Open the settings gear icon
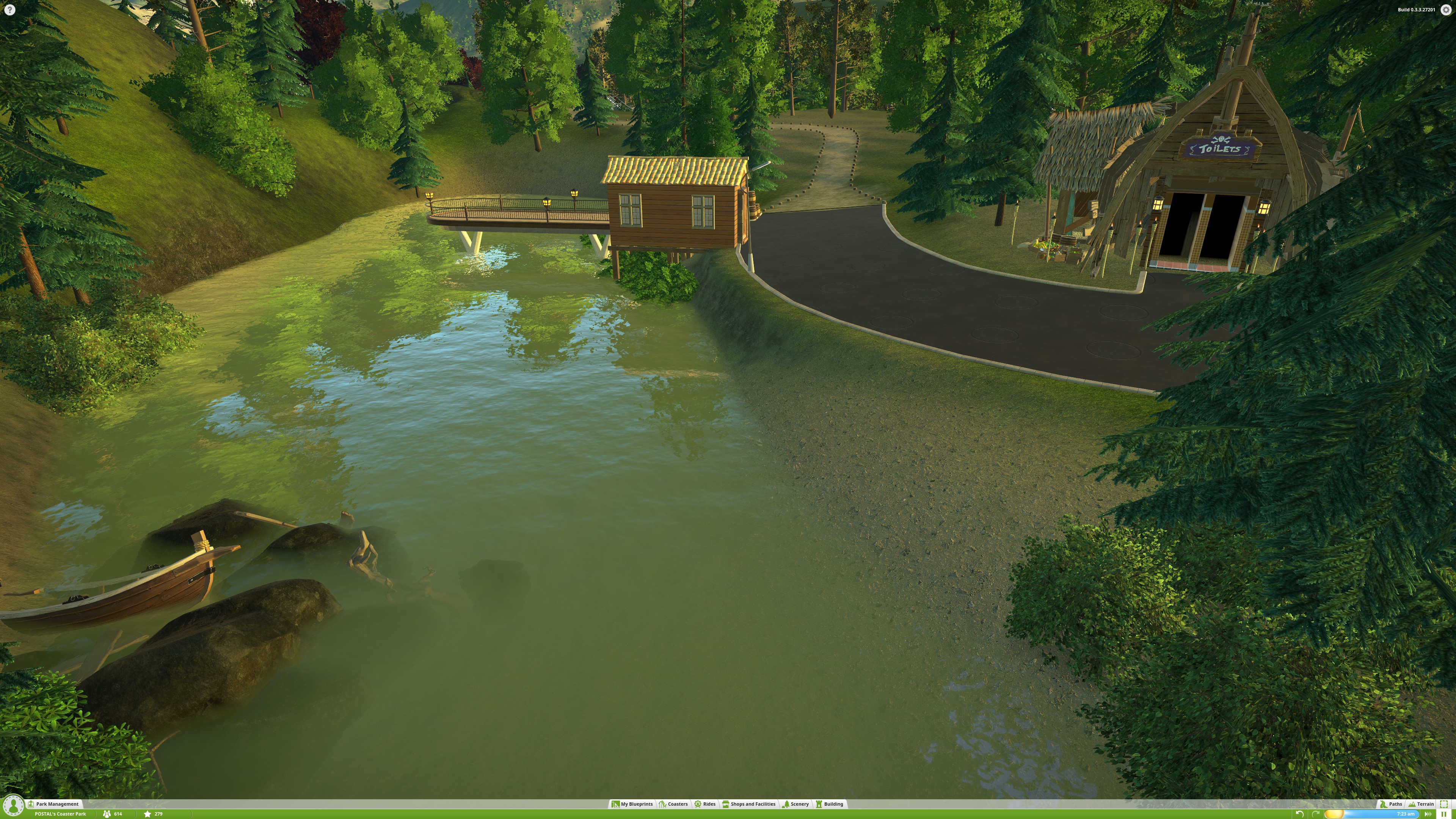Image resolution: width=1456 pixels, height=819 pixels. pyautogui.click(x=1446, y=9)
